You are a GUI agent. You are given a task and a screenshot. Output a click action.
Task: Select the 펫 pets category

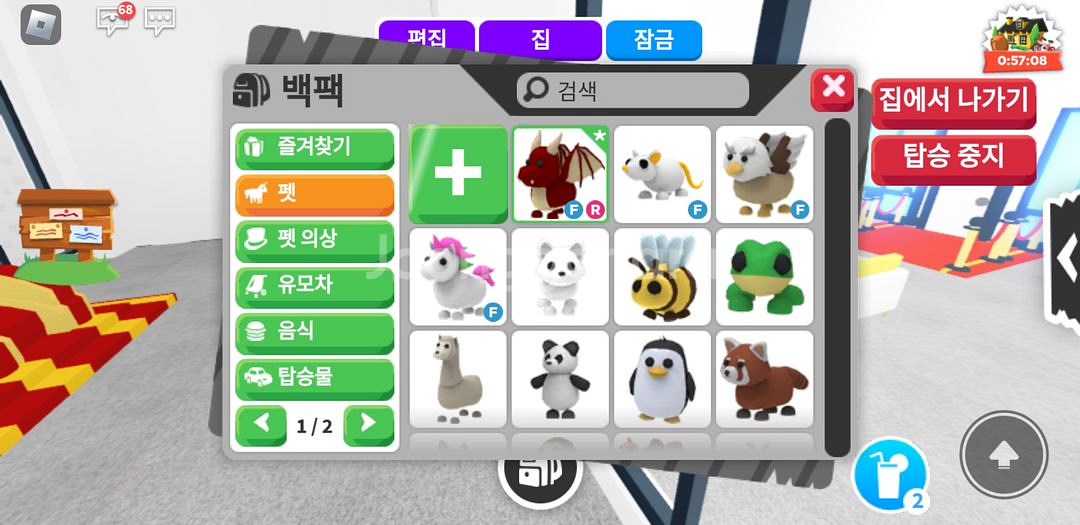pyautogui.click(x=314, y=193)
